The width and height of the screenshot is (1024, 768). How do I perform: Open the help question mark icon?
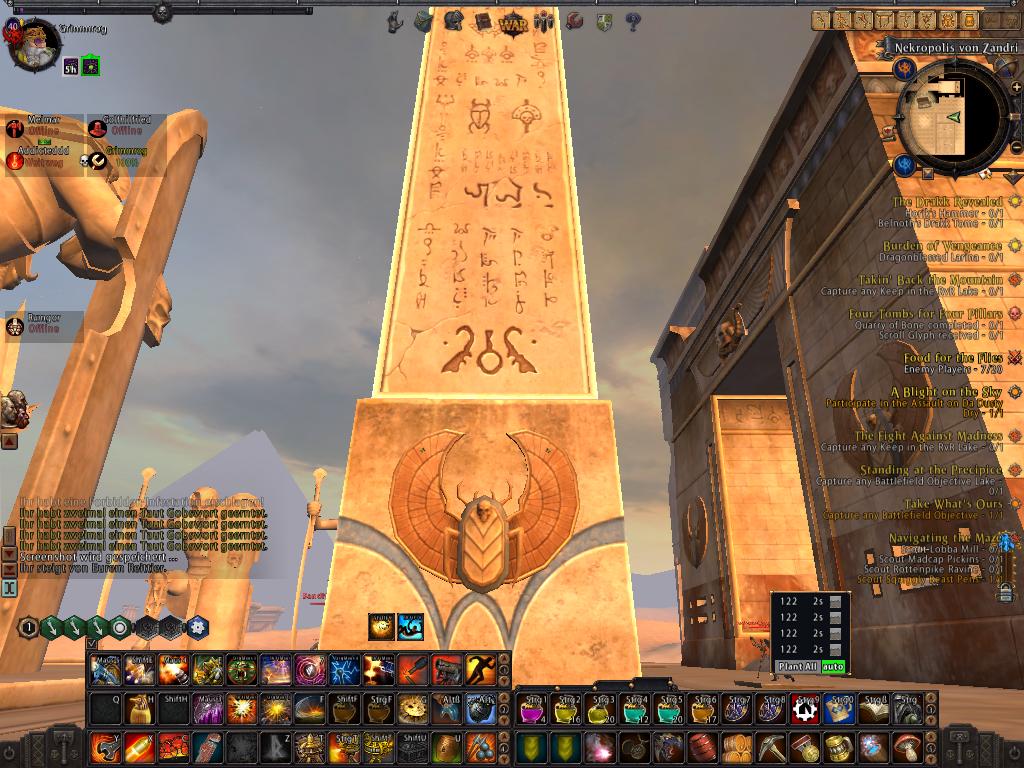tap(632, 21)
